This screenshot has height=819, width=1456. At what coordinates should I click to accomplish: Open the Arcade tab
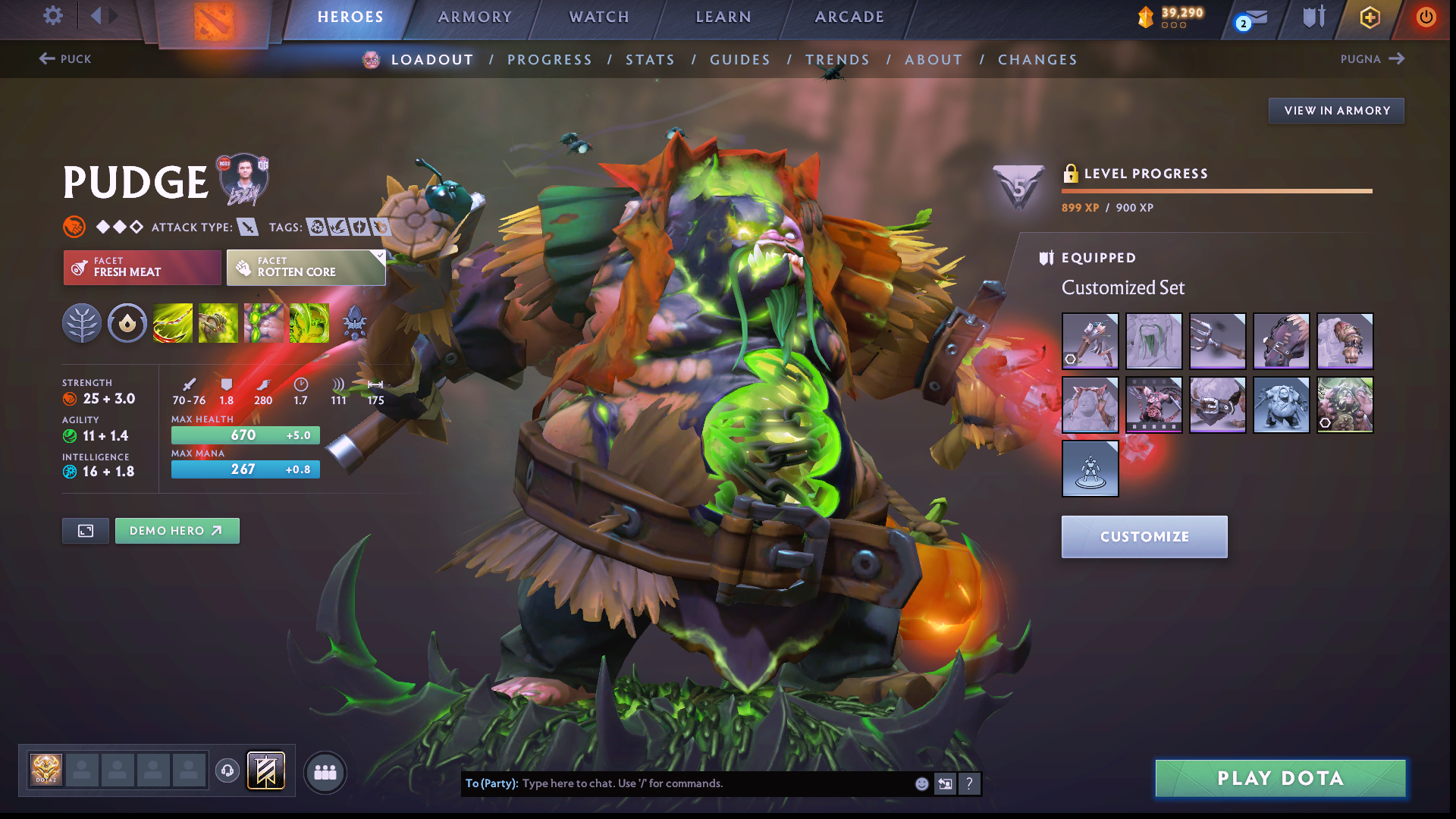point(849,17)
